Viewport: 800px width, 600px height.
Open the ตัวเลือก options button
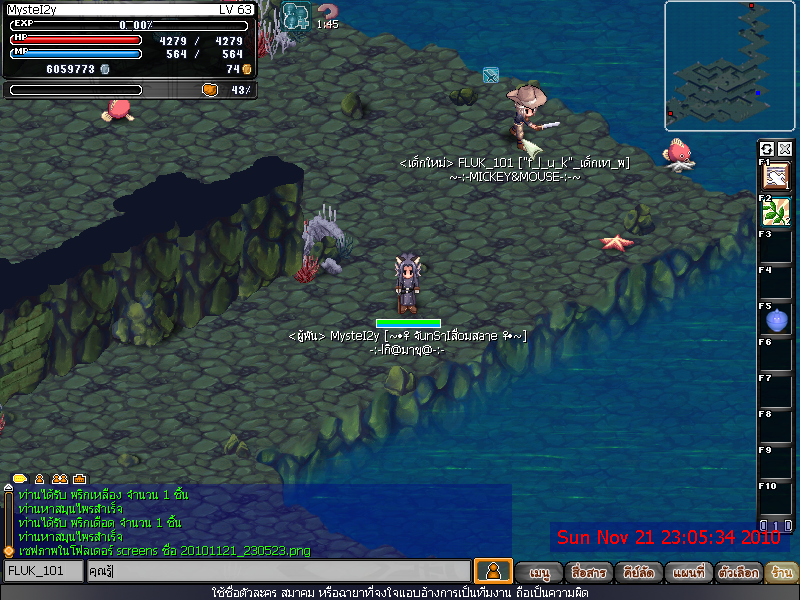tap(740, 573)
